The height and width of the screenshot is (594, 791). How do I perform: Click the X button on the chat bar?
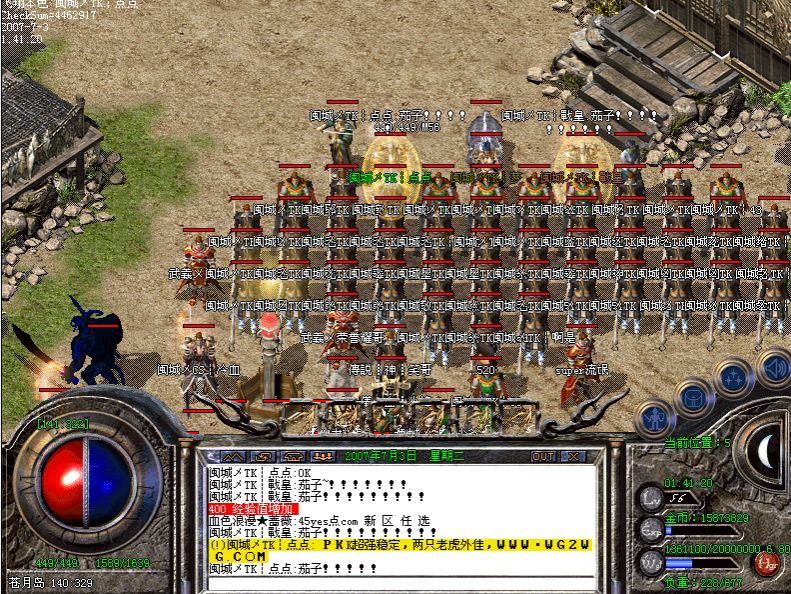tap(574, 456)
